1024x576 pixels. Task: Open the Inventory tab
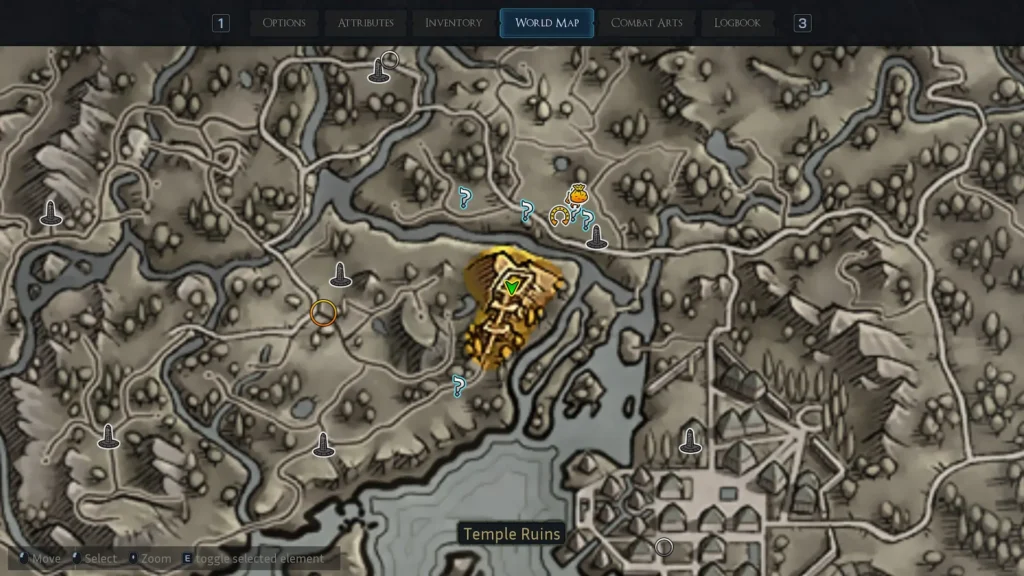pyautogui.click(x=453, y=23)
